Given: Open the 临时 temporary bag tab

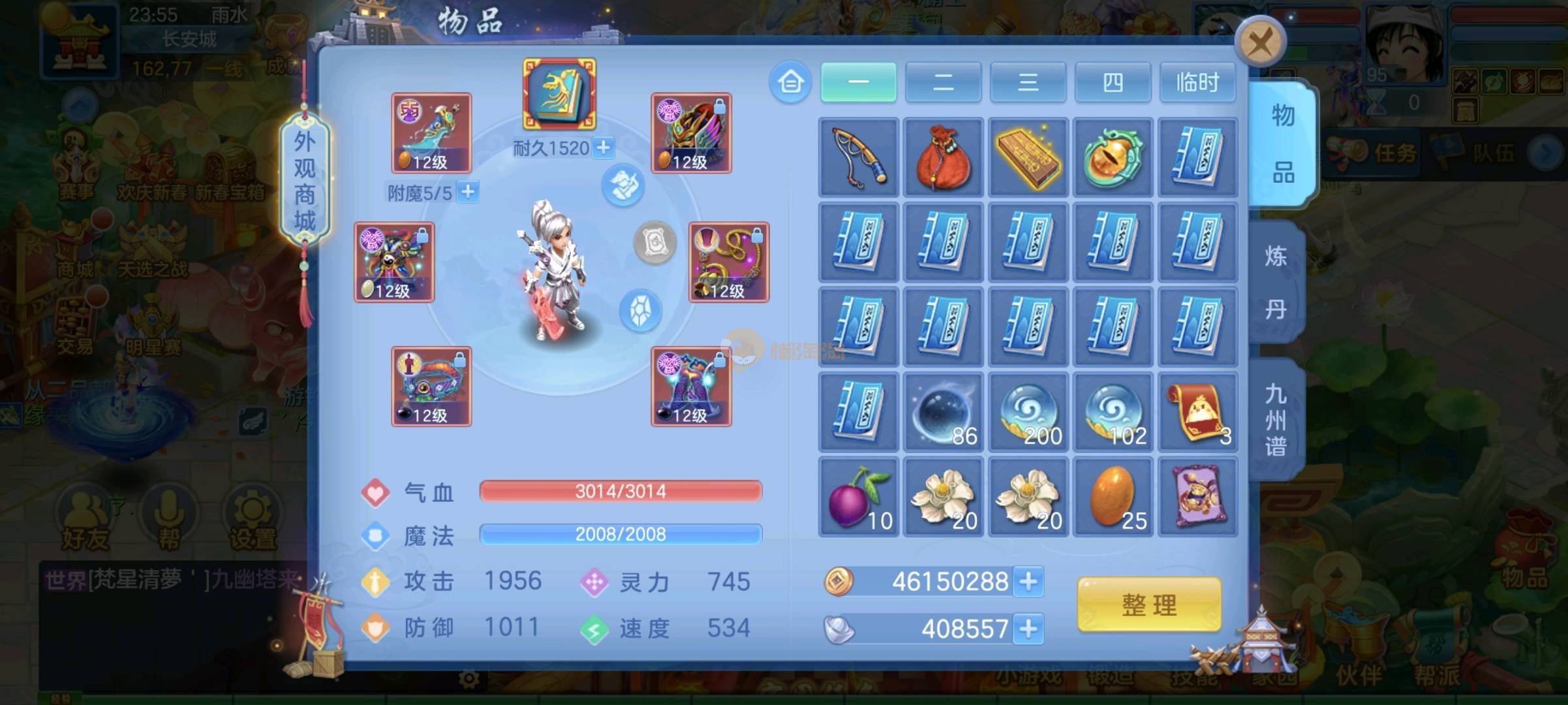Looking at the screenshot, I should pyautogui.click(x=1197, y=82).
